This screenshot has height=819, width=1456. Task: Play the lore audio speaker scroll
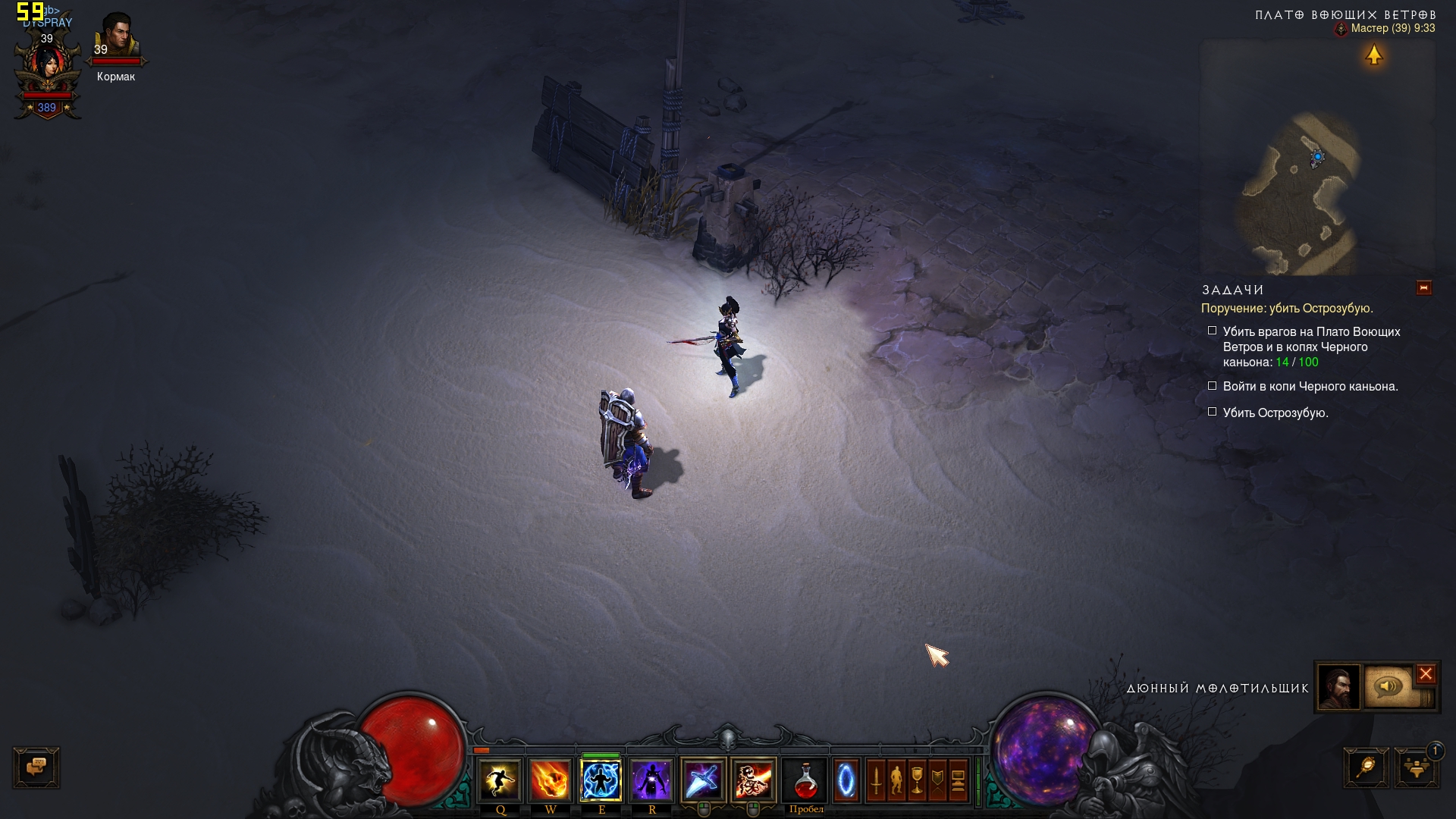[1389, 687]
